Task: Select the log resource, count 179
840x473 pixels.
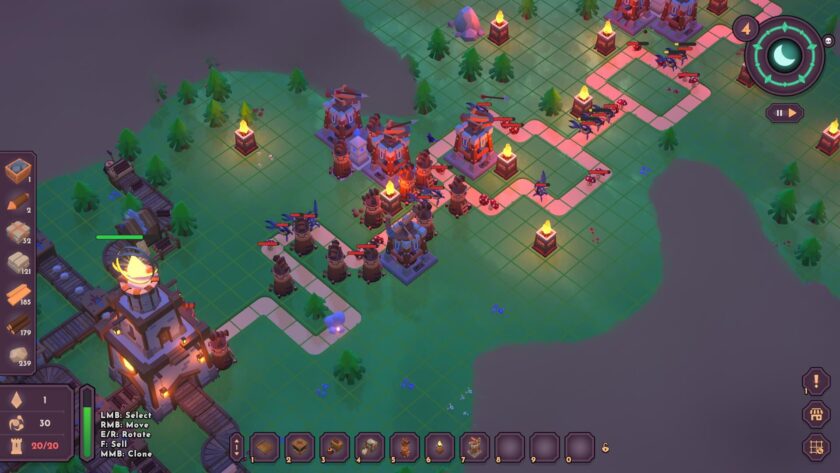Action: (19, 325)
